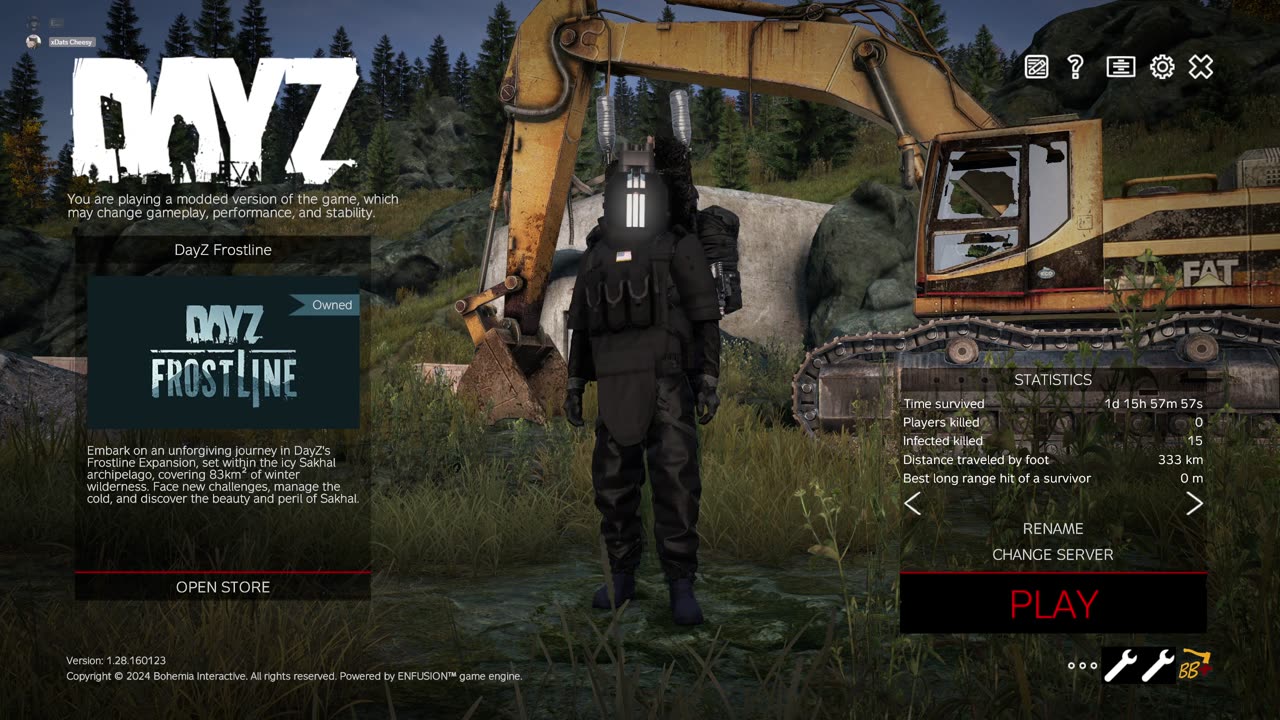Start the game with the PLAY button
This screenshot has height=720, width=1280.
point(1053,604)
